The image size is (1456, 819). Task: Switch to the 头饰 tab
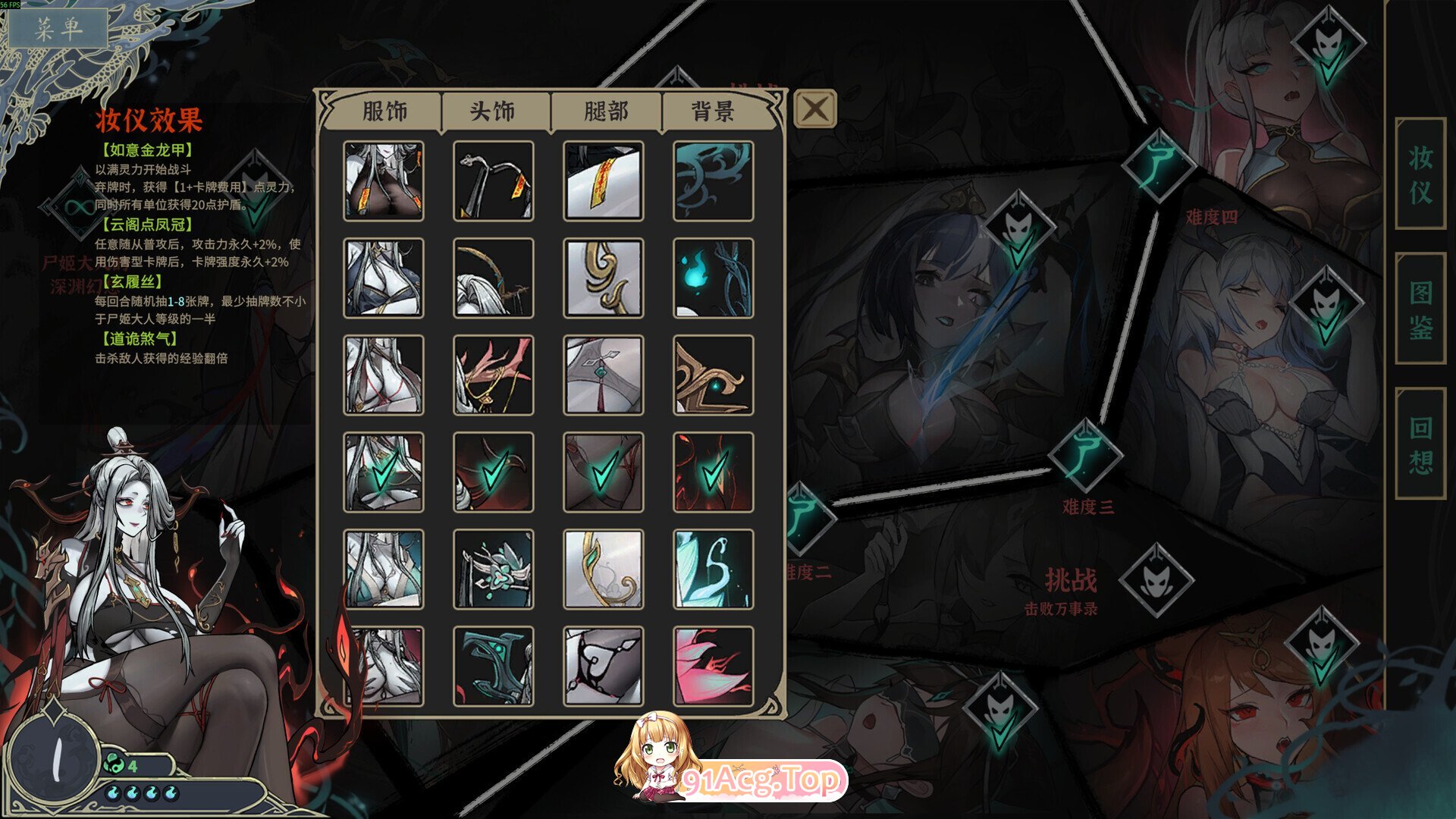point(491,110)
